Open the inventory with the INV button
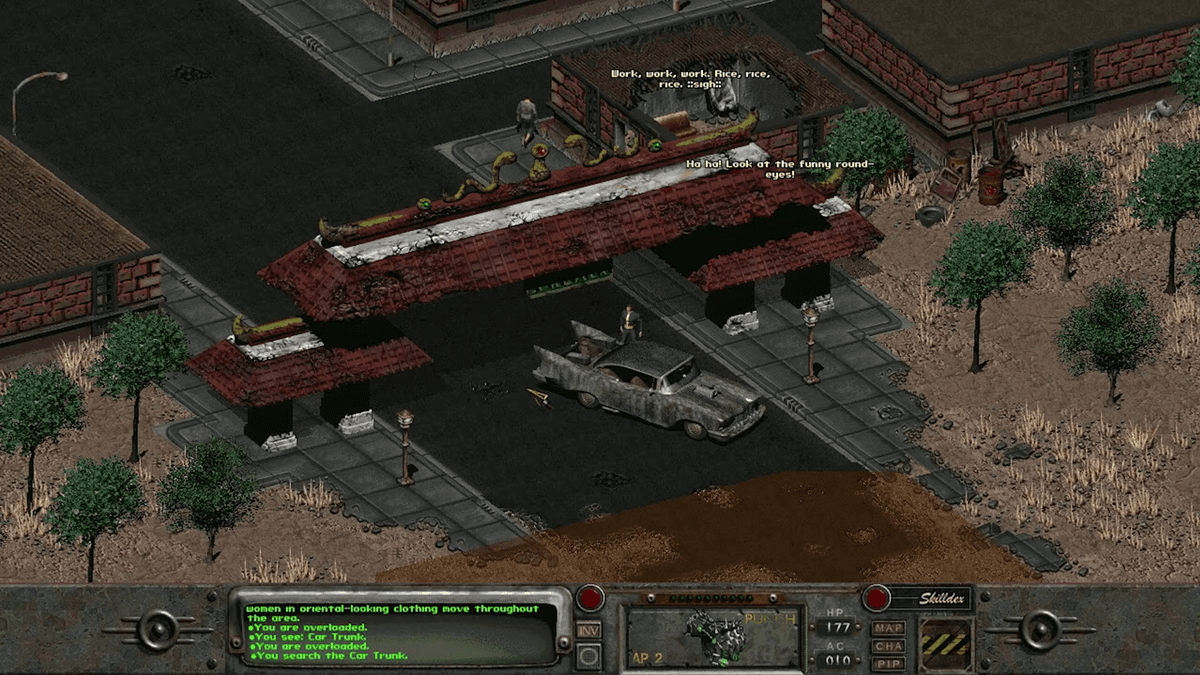The height and width of the screenshot is (675, 1200). tap(589, 631)
